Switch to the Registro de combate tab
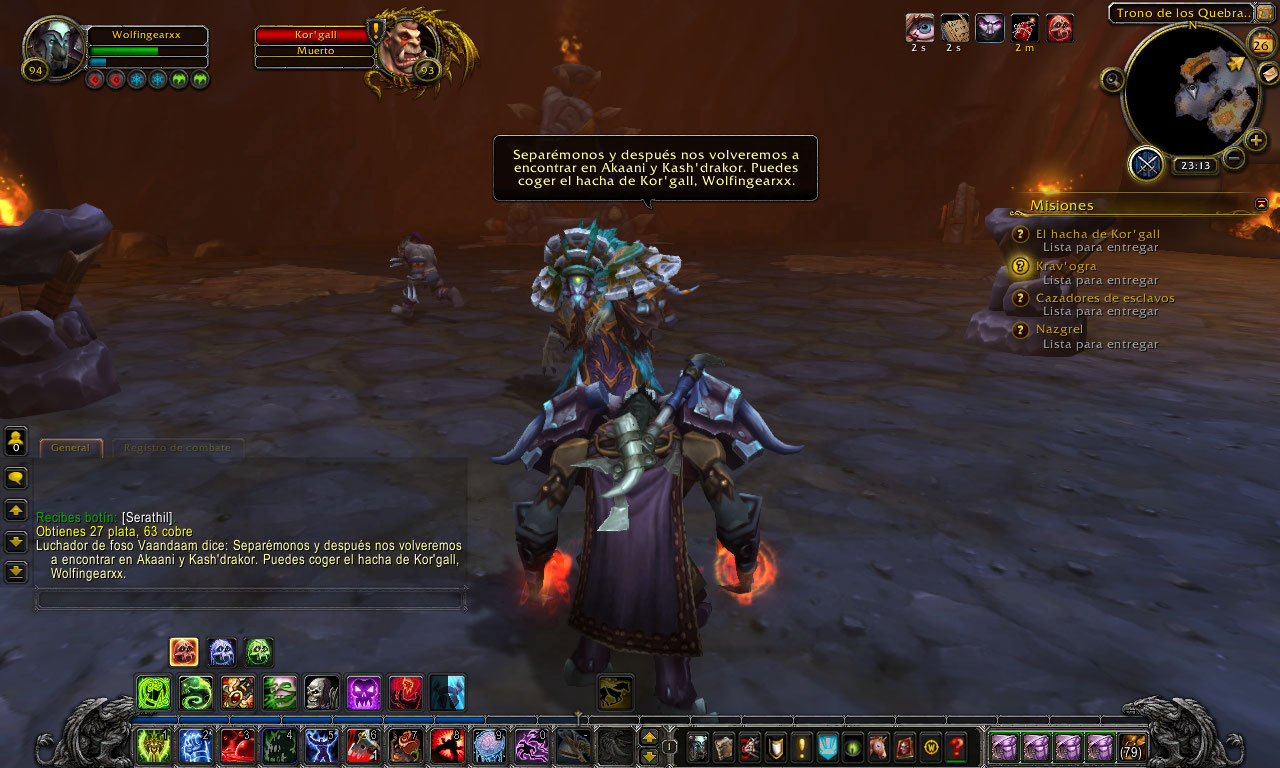The image size is (1280, 768). (177, 448)
